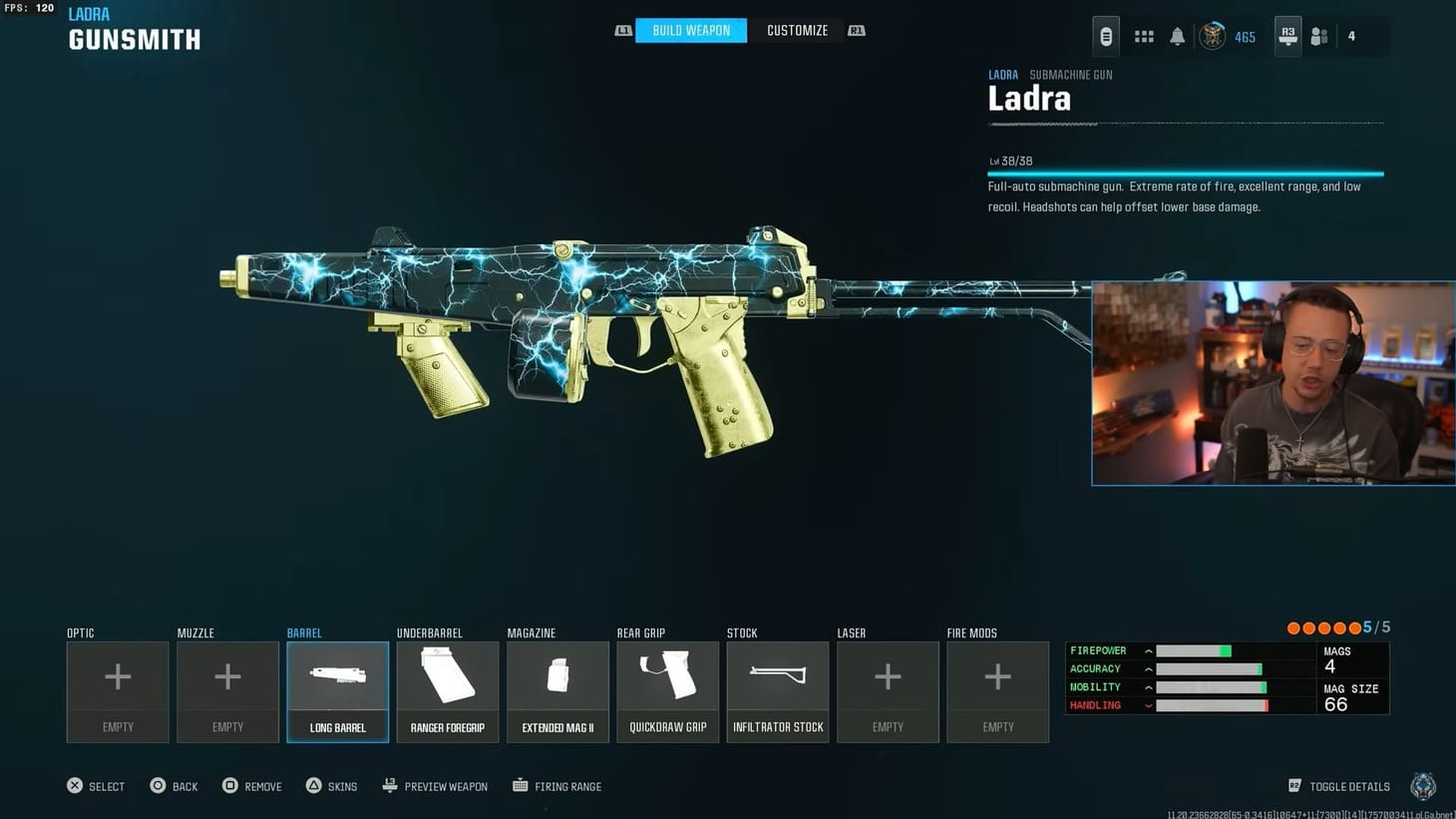Collapse the Handling stat row
This screenshot has height=819, width=1456.
[x=1148, y=705]
